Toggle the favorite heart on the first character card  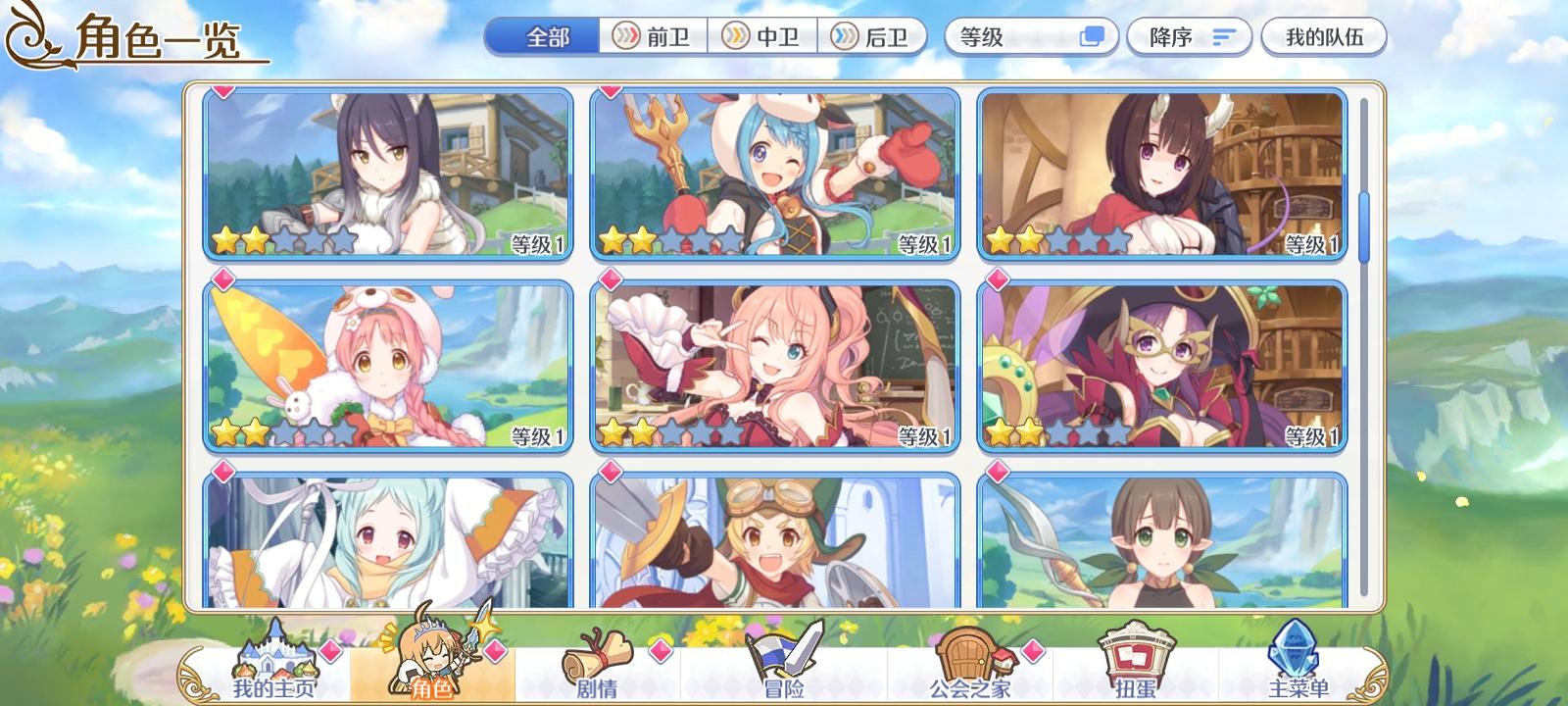pos(224,90)
